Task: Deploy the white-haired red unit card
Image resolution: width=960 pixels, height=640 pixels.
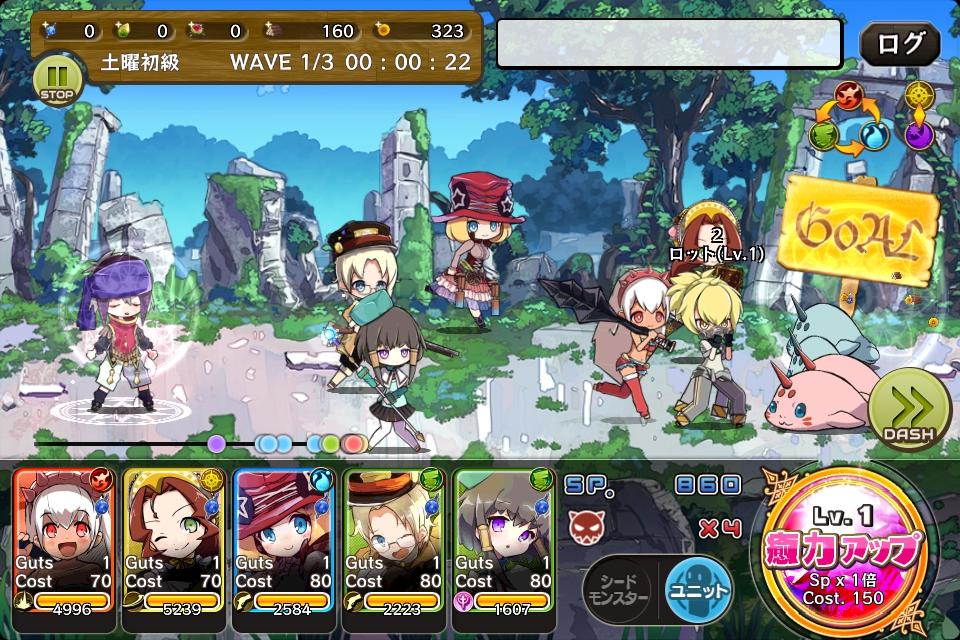Action: coord(64,539)
